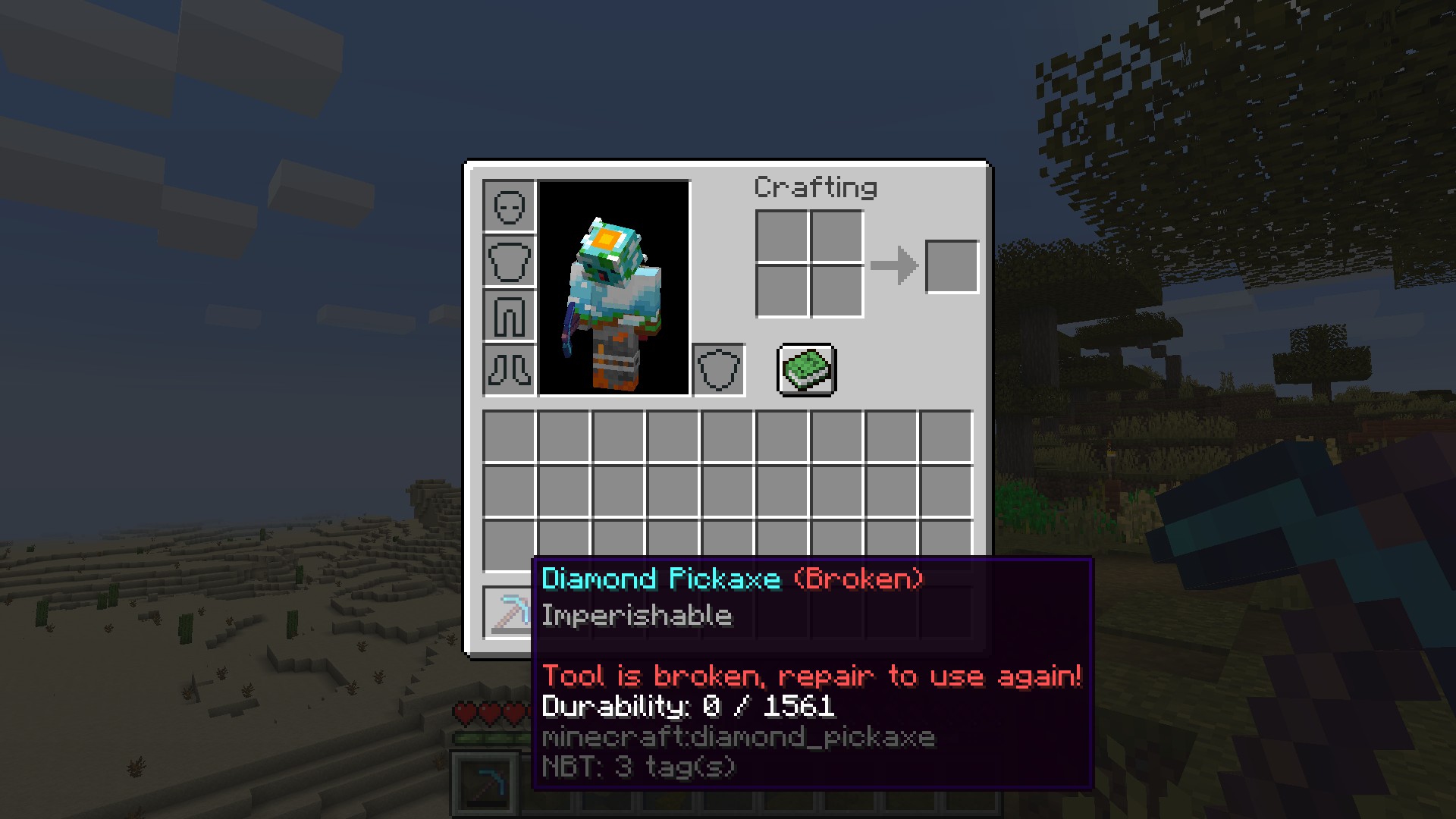Click the crafting output slot
The image size is (1456, 819).
[x=952, y=267]
